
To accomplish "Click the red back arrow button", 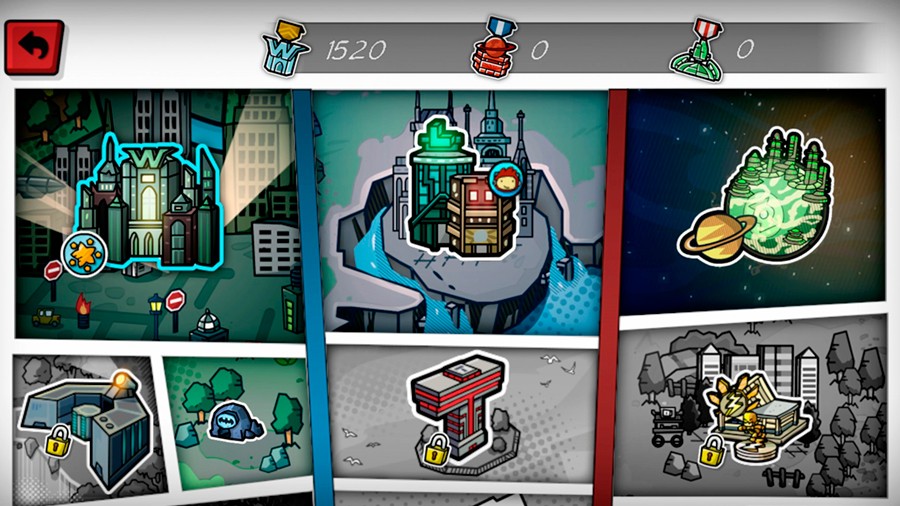I will pos(35,48).
